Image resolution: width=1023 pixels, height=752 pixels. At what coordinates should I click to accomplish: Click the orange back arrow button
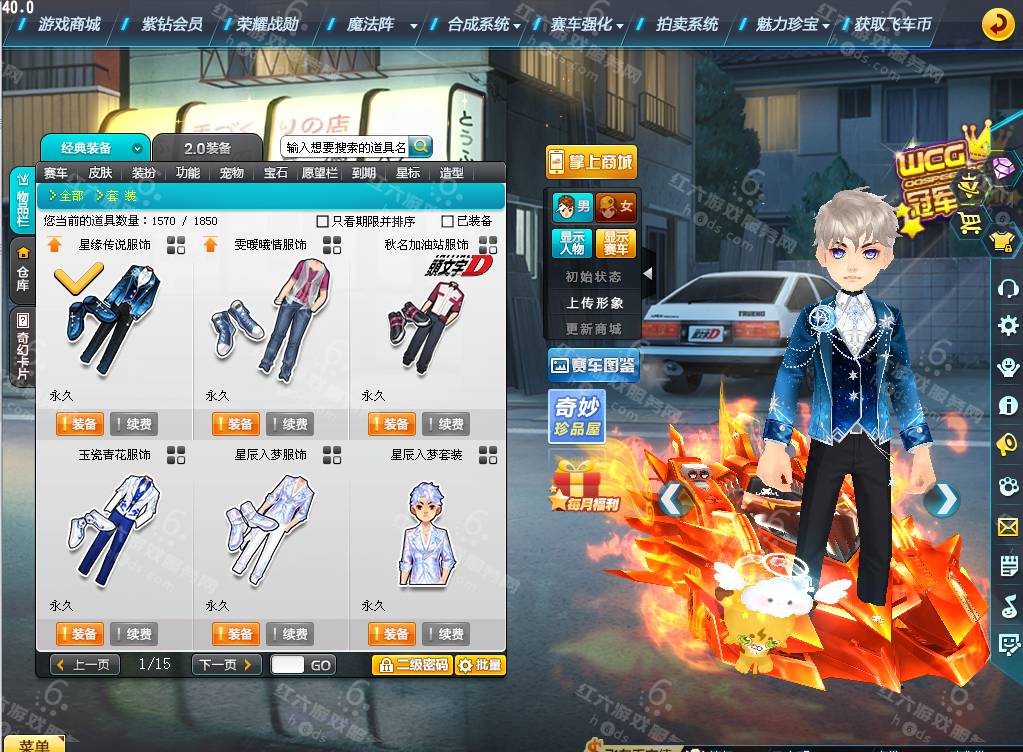pyautogui.click(x=997, y=24)
